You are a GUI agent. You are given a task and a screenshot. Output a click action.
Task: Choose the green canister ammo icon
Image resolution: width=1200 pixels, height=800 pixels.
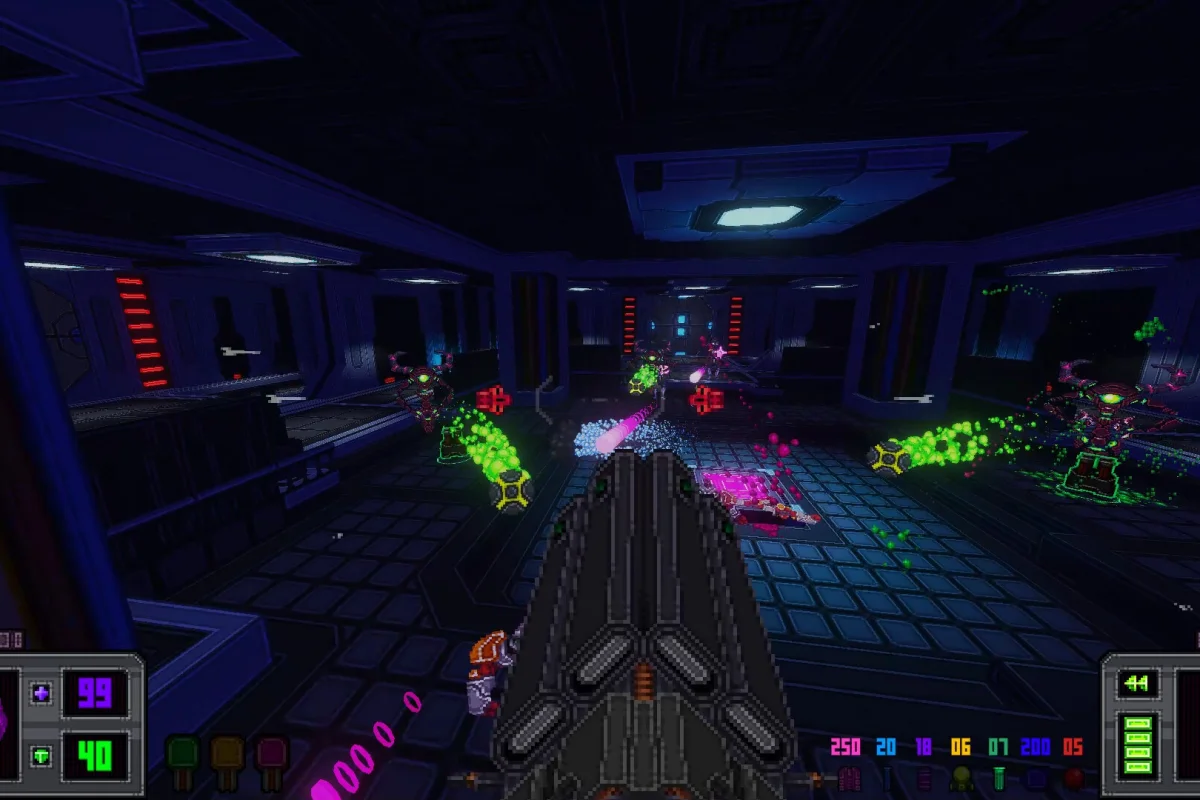tap(997, 778)
